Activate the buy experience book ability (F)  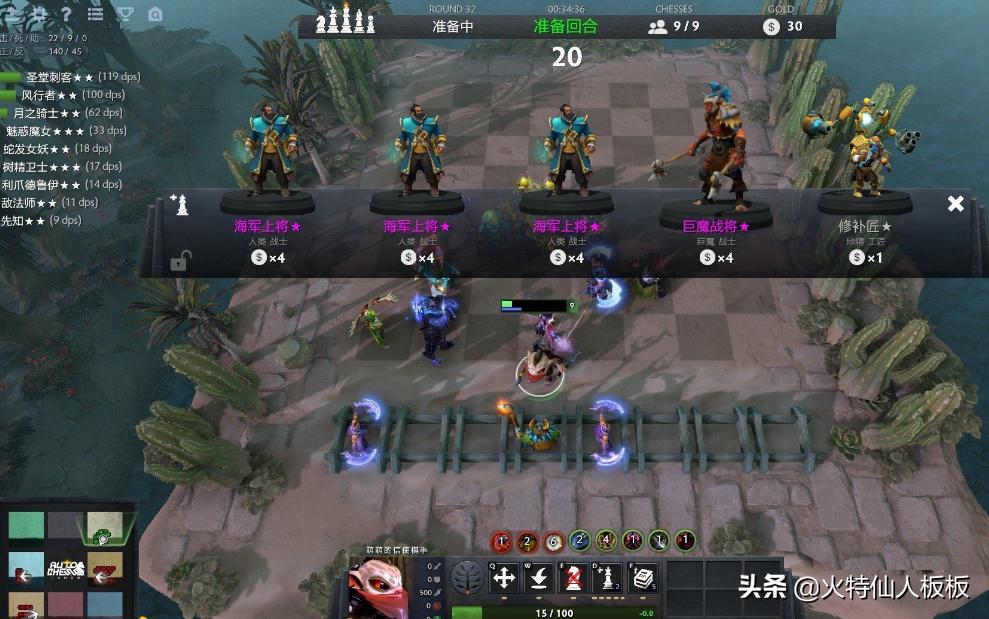641,579
